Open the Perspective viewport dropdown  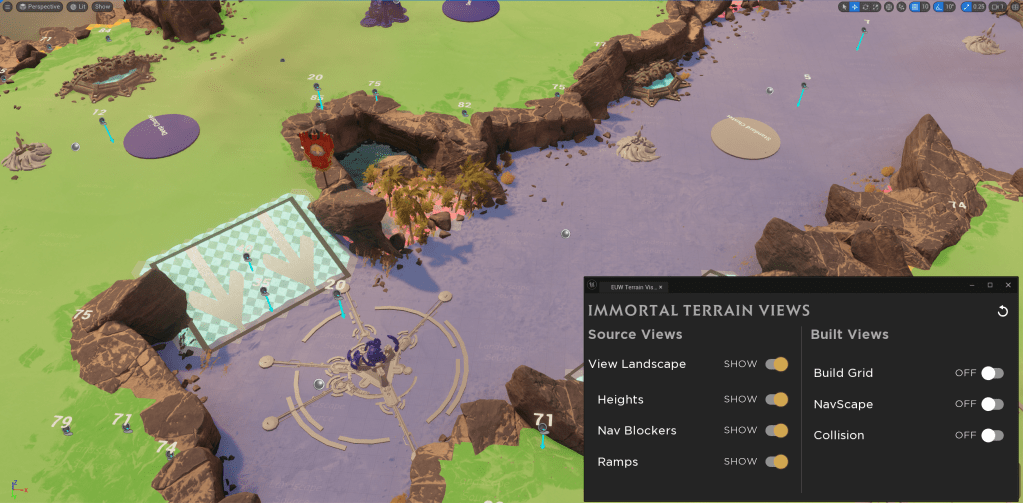point(38,6)
